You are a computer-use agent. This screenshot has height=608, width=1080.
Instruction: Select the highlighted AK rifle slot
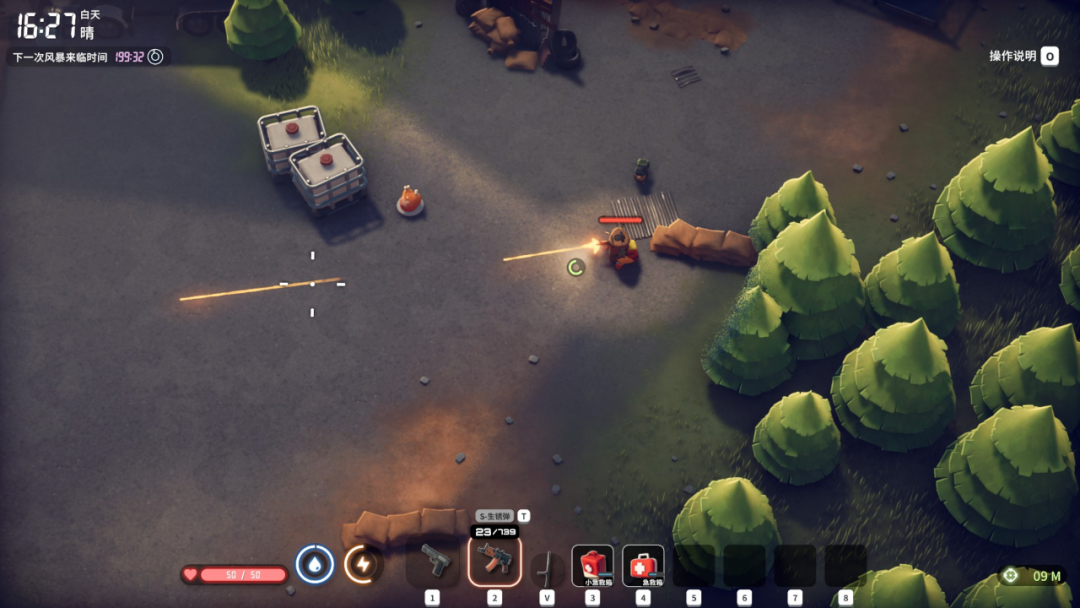pyautogui.click(x=495, y=562)
